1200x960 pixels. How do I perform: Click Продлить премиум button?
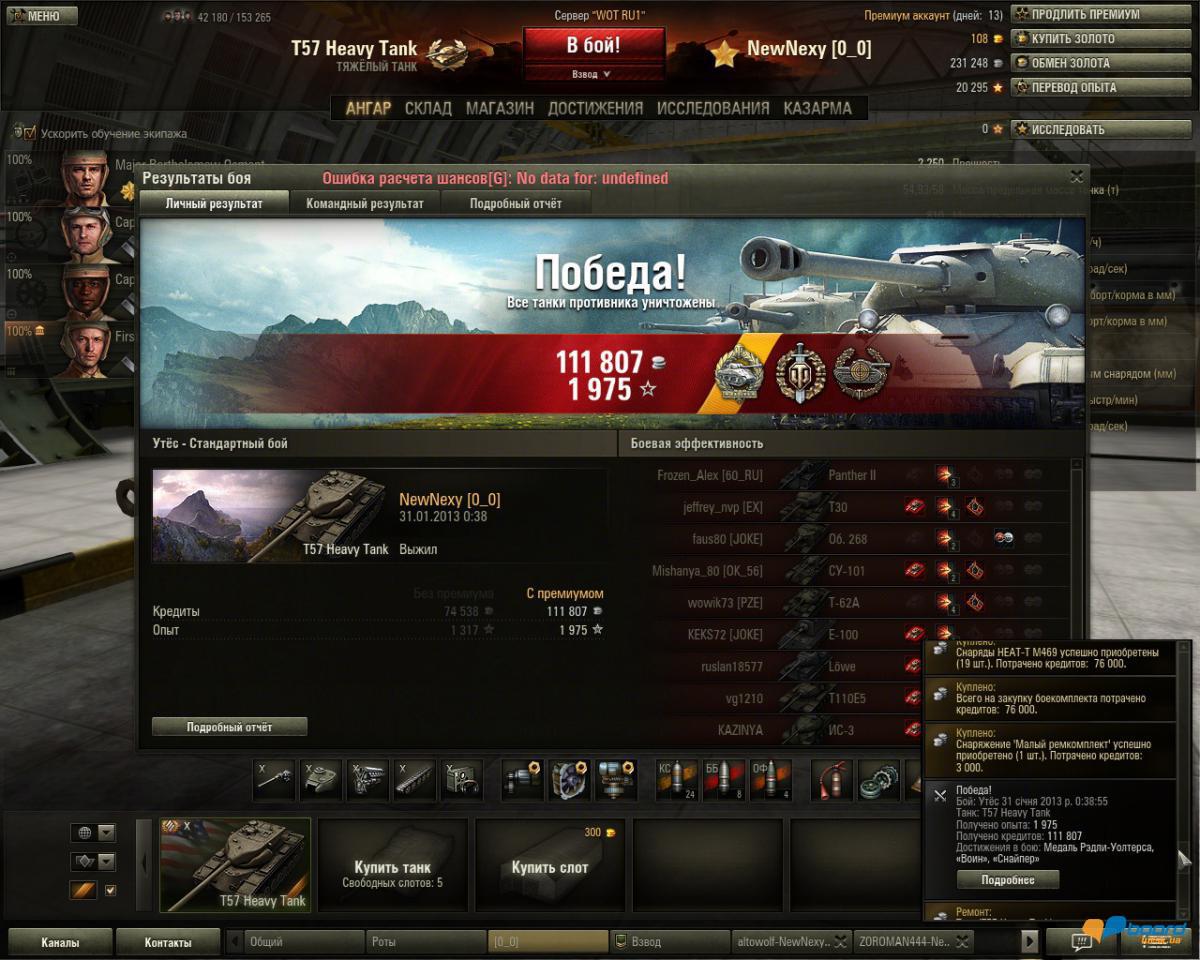tap(1103, 15)
